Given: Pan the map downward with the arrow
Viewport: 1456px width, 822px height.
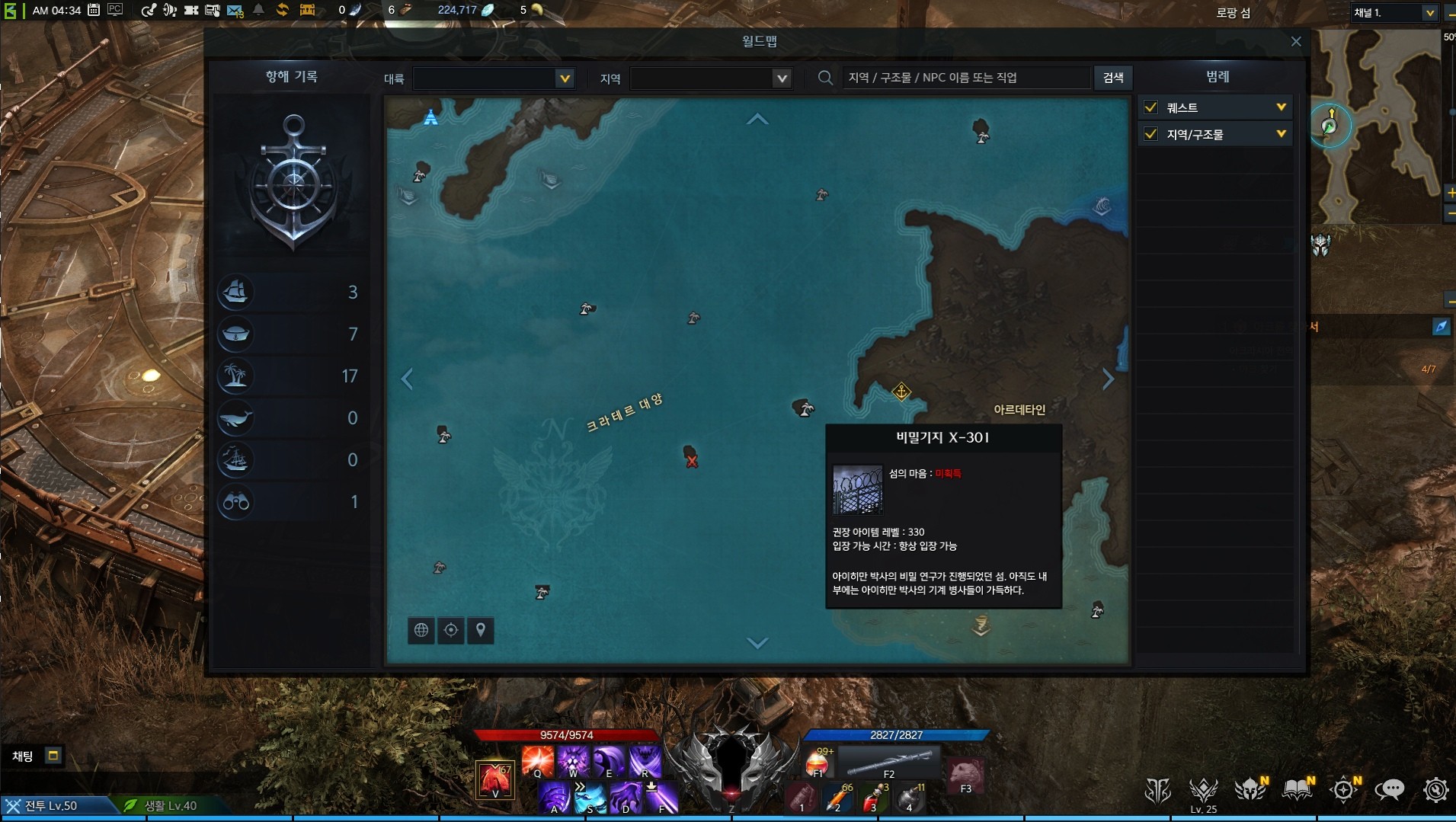Looking at the screenshot, I should coord(757,643).
